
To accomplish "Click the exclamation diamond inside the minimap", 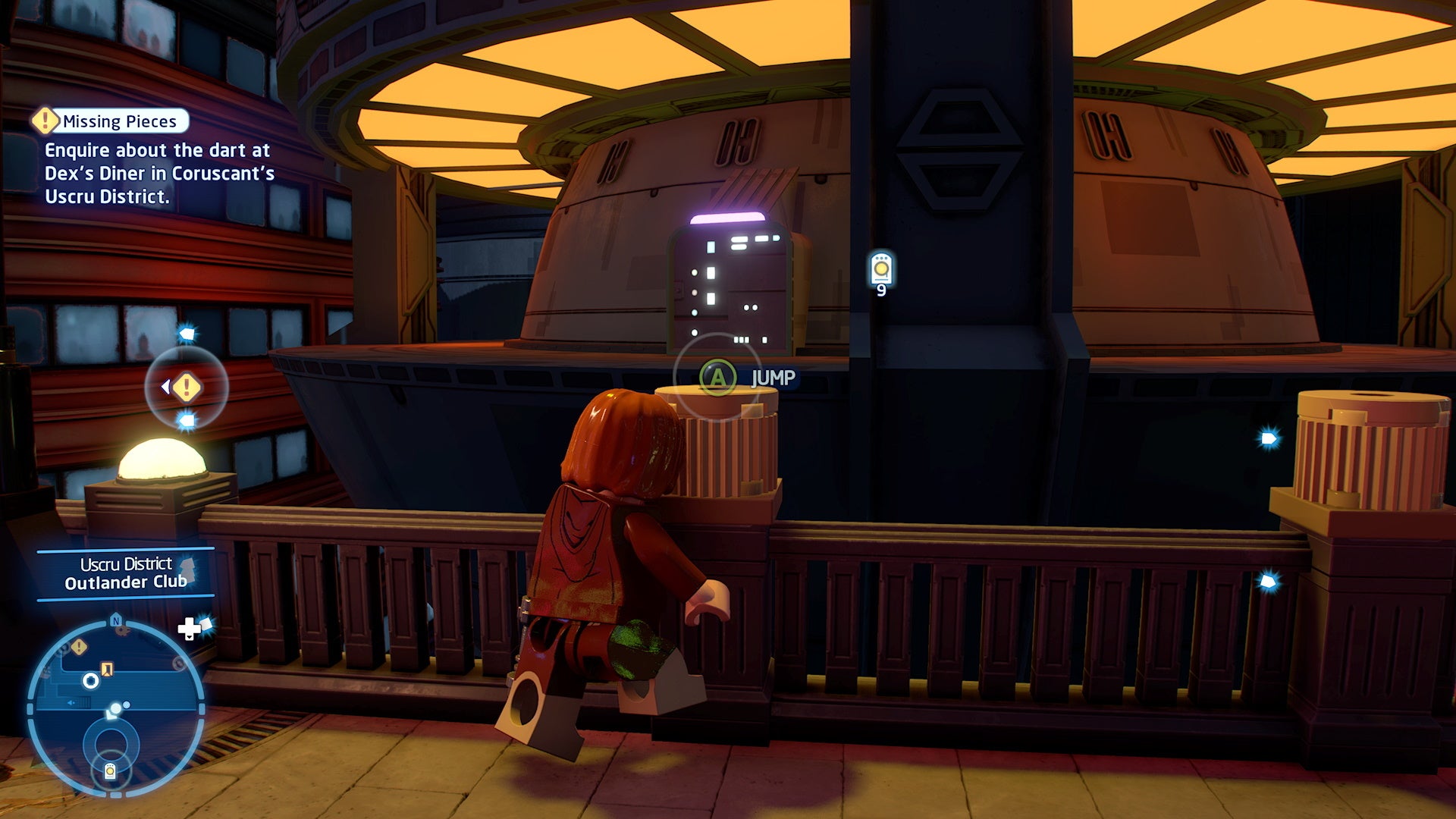I will click(x=78, y=646).
